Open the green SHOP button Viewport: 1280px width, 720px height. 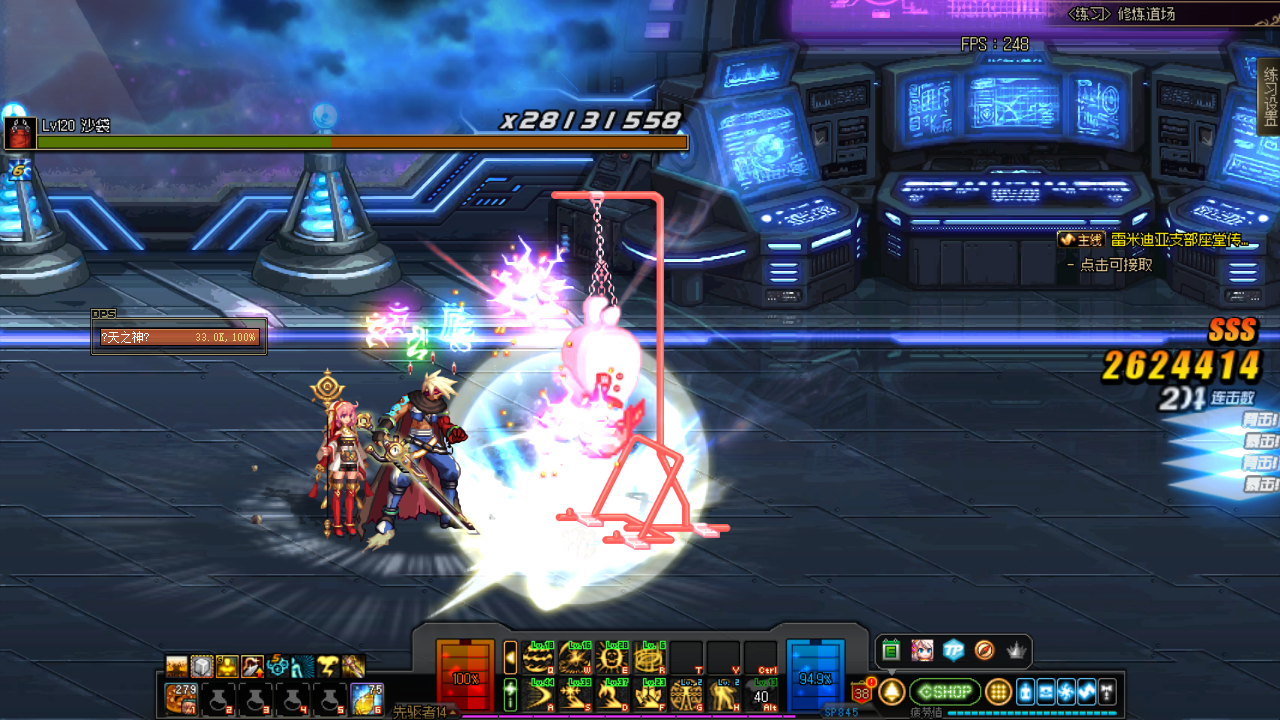click(945, 692)
